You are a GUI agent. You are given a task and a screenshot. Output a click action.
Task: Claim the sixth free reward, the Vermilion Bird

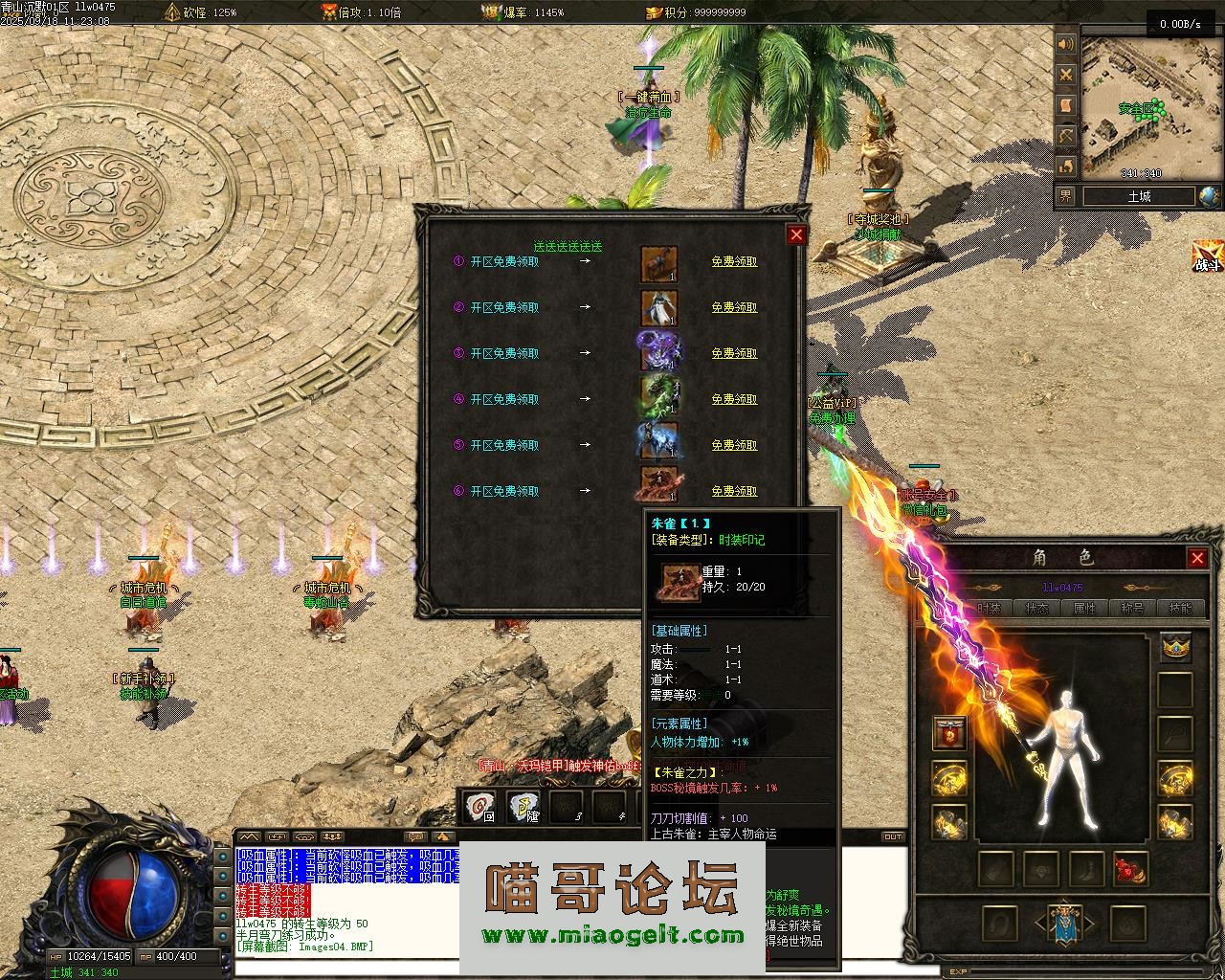[734, 491]
